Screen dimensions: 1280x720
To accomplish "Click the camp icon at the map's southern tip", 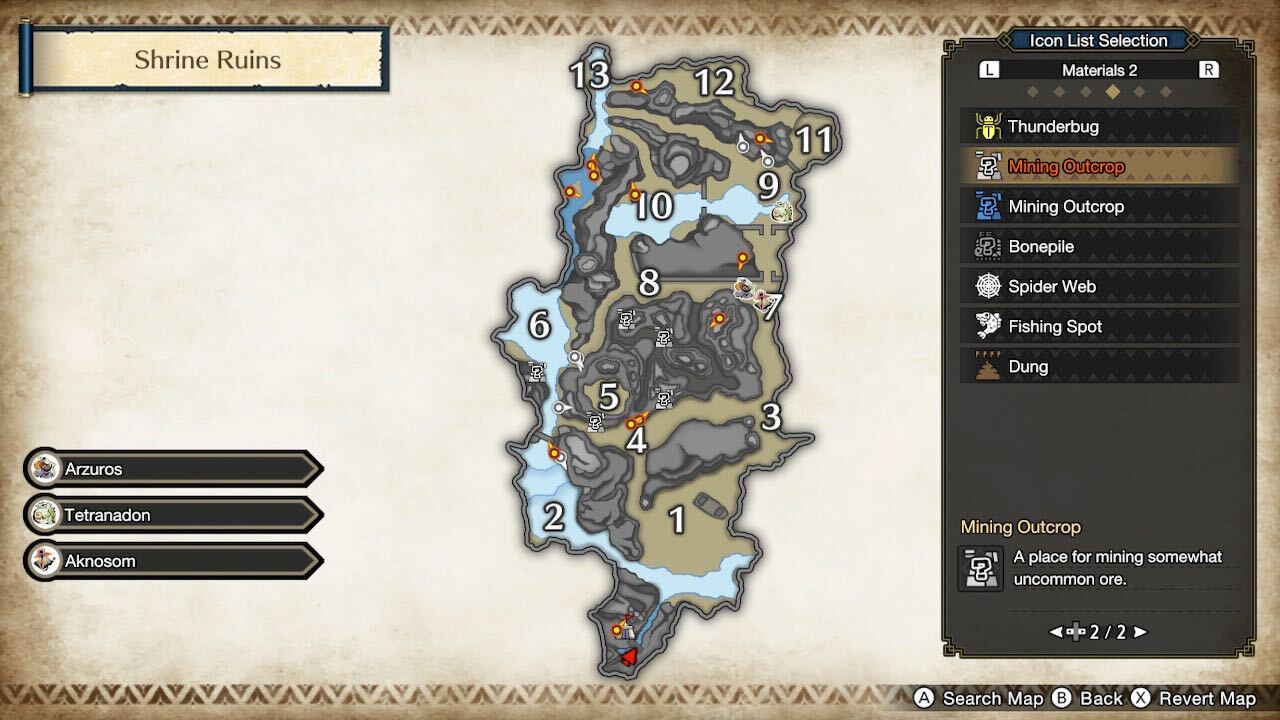I will pos(628,632).
